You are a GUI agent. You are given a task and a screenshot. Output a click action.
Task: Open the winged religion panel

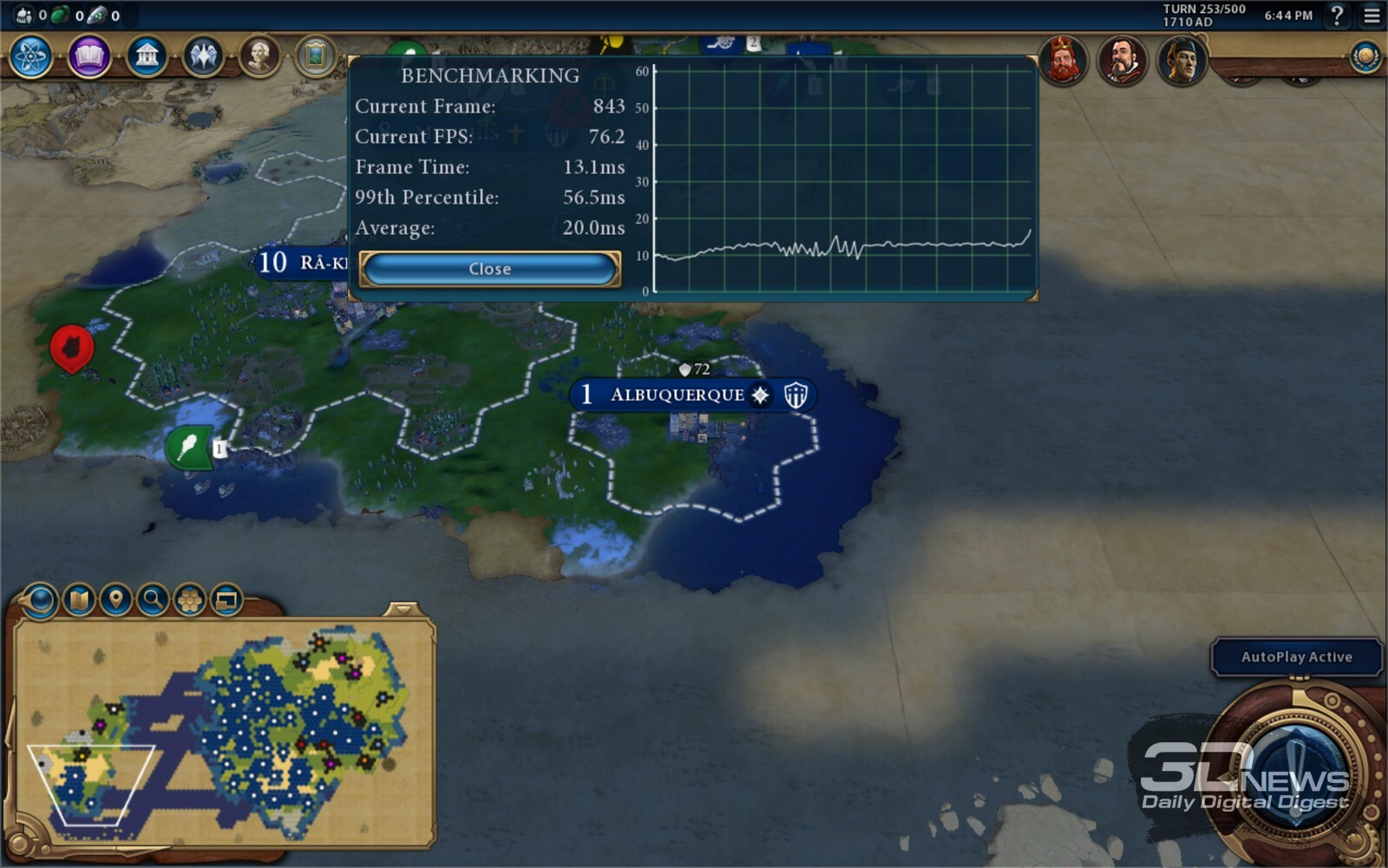(203, 57)
